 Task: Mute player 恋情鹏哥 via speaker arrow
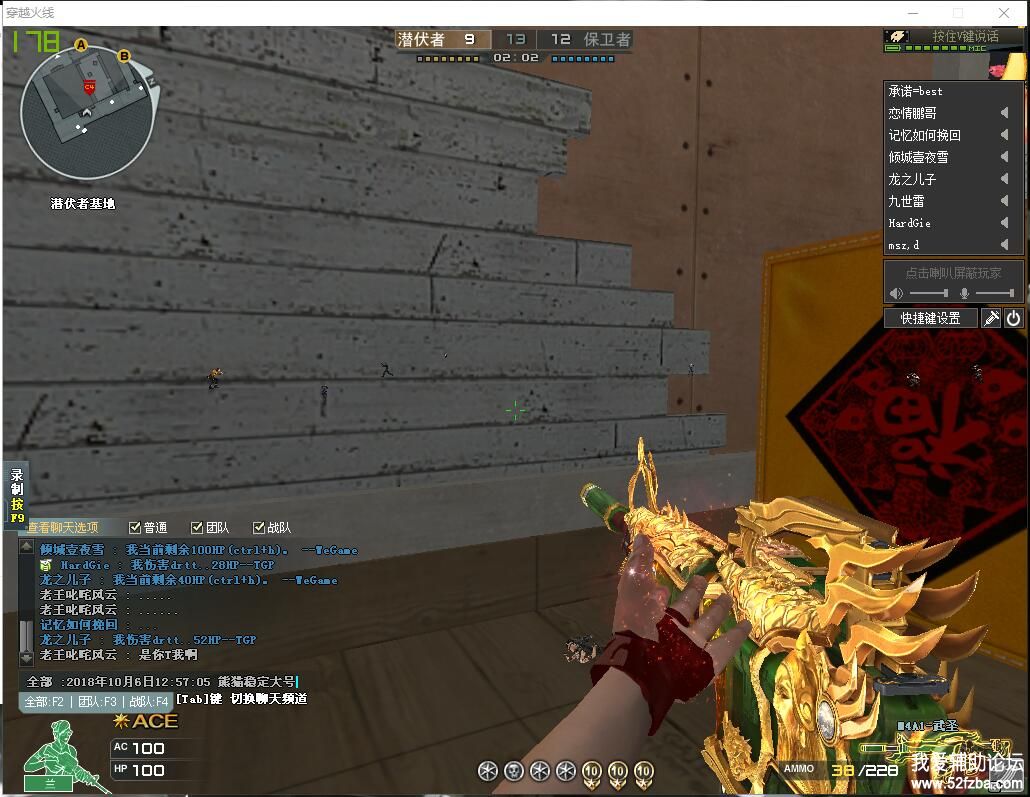click(x=1004, y=113)
